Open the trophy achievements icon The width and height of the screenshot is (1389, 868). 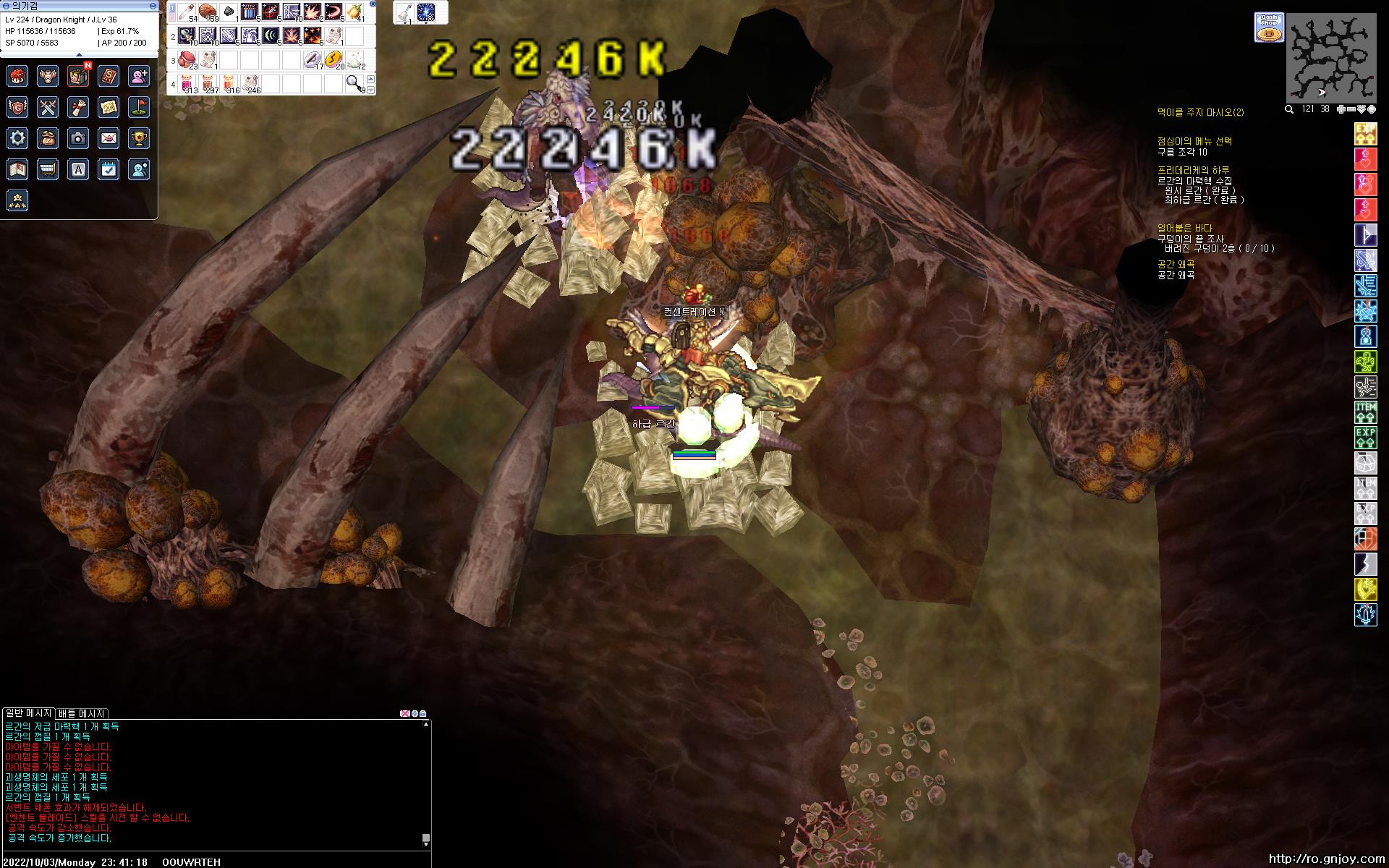[x=139, y=138]
